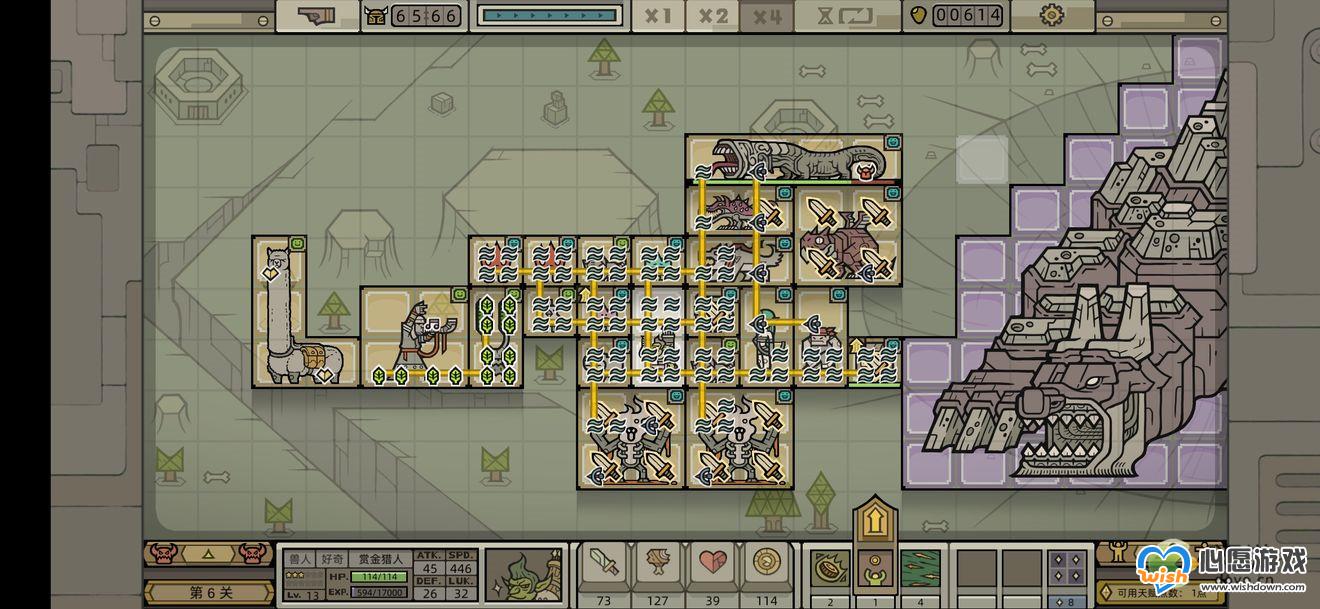Image resolution: width=1320 pixels, height=609 pixels.
Task: Choose the green grass field tile card
Action: click(921, 570)
